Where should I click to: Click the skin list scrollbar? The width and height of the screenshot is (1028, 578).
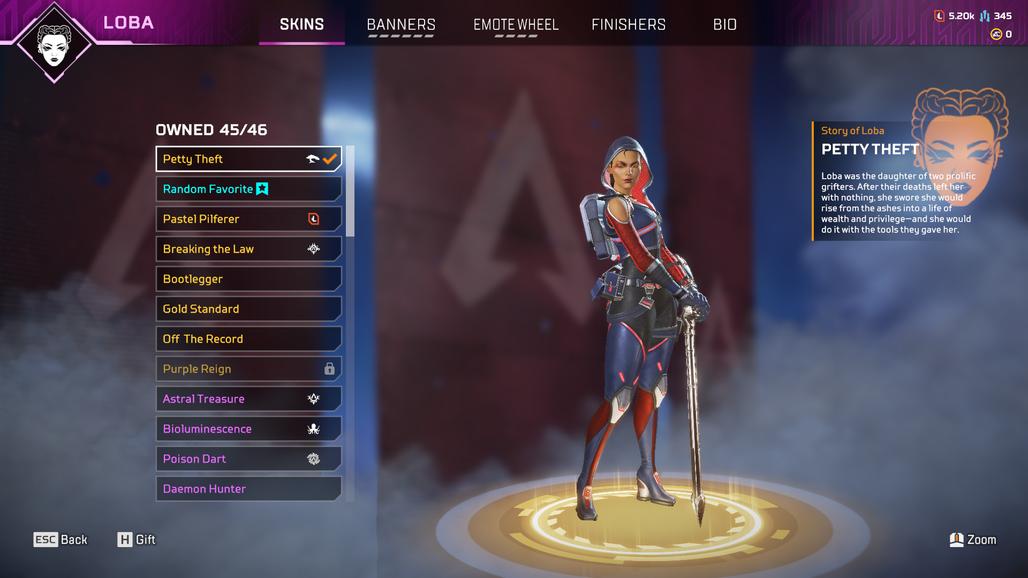tap(350, 190)
